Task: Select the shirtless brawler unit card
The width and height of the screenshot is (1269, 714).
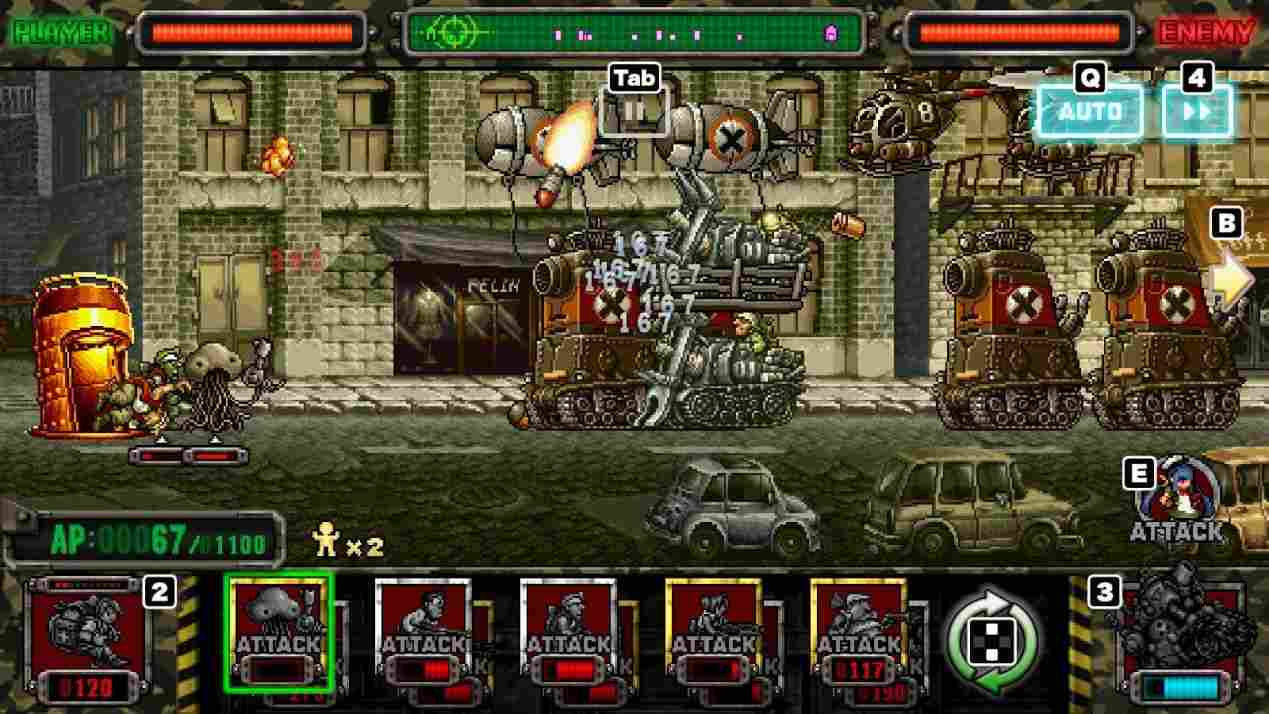Action: (424, 632)
